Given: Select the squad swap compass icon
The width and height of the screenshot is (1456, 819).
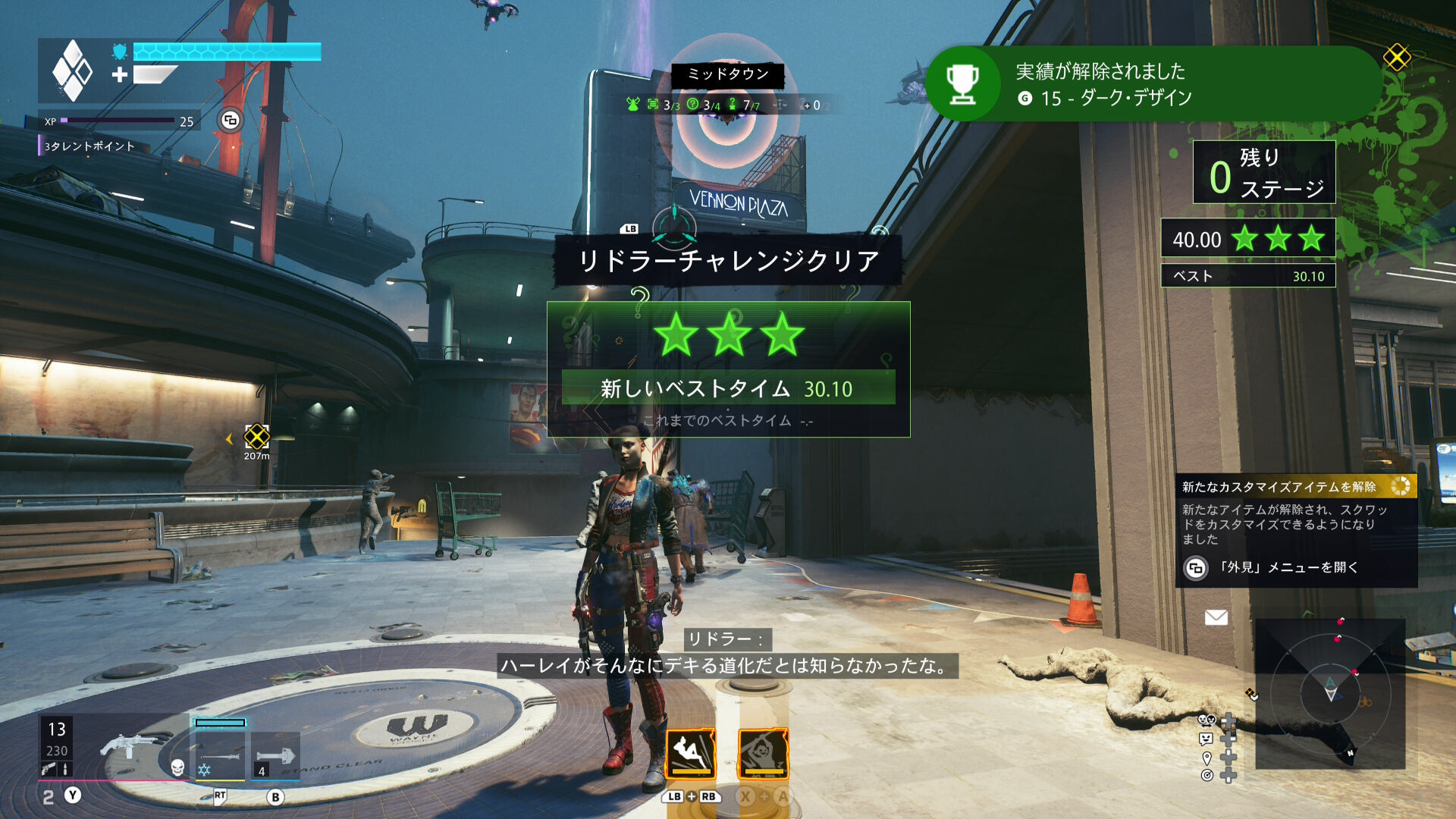Looking at the screenshot, I should 673,225.
